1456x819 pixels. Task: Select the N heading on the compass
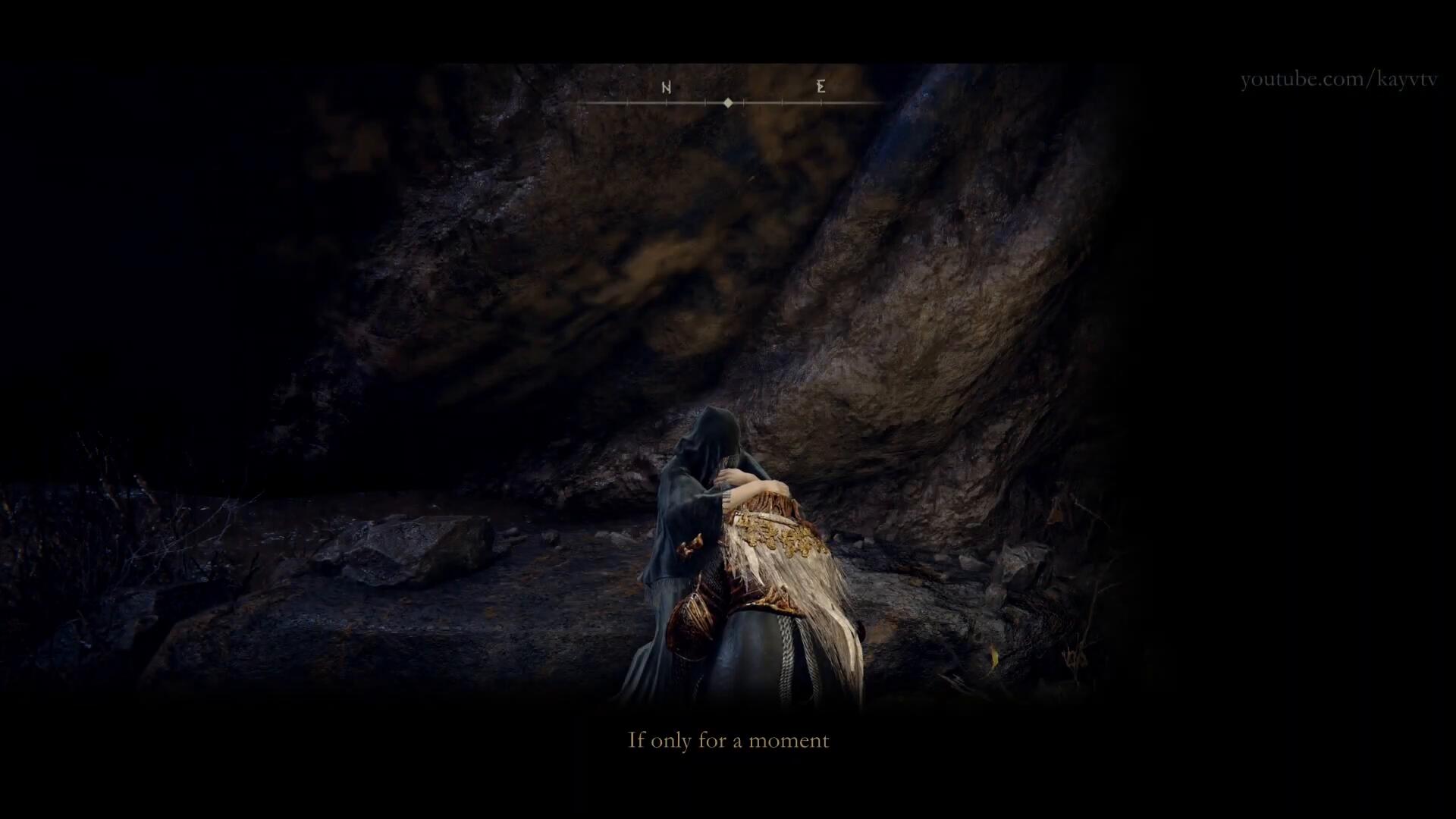tap(667, 87)
